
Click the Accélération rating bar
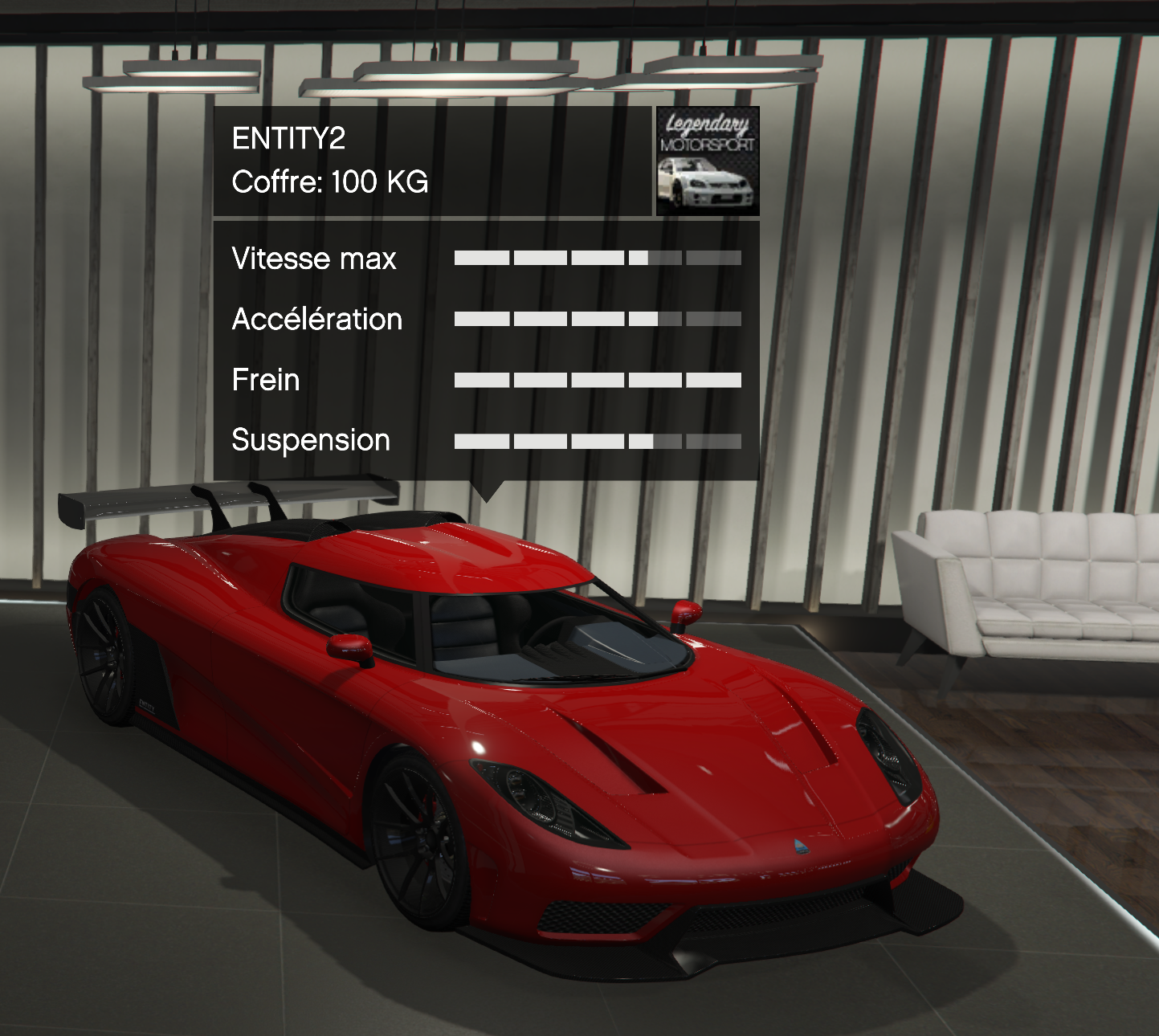click(x=598, y=319)
